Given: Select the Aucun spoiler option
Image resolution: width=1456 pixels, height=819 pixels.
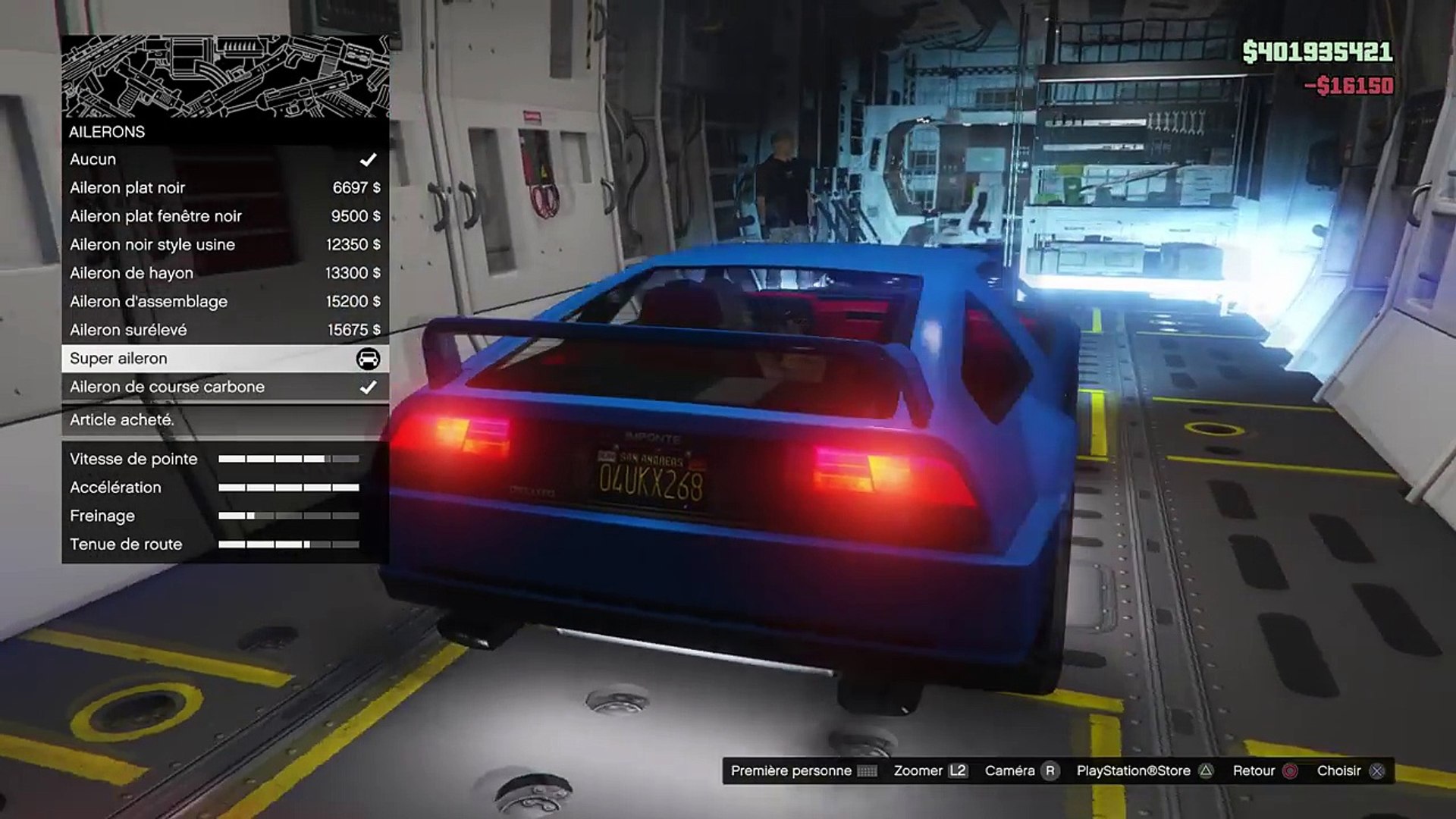Looking at the screenshot, I should pos(224,159).
